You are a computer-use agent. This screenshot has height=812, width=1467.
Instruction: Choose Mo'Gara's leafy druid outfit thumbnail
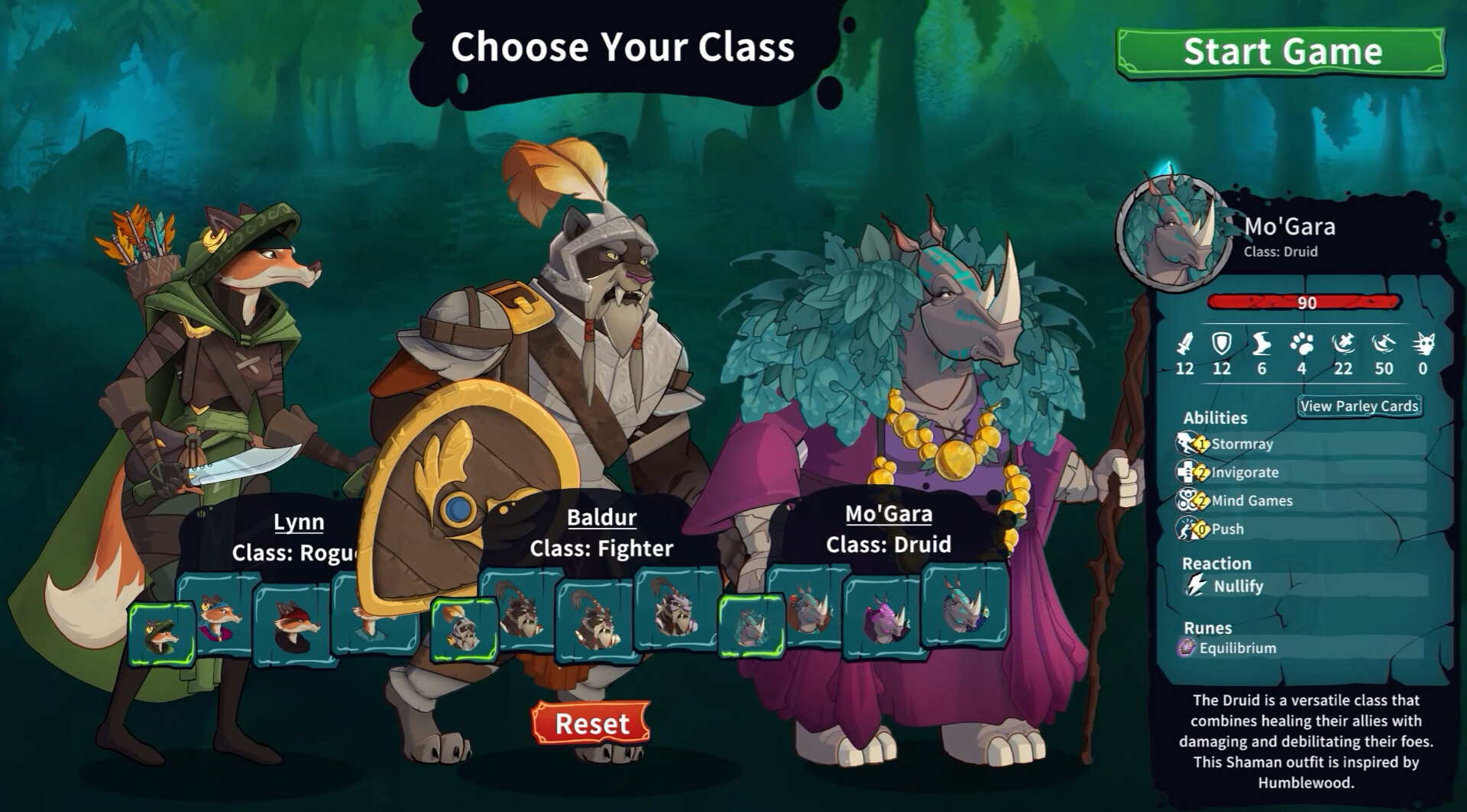pos(751,627)
